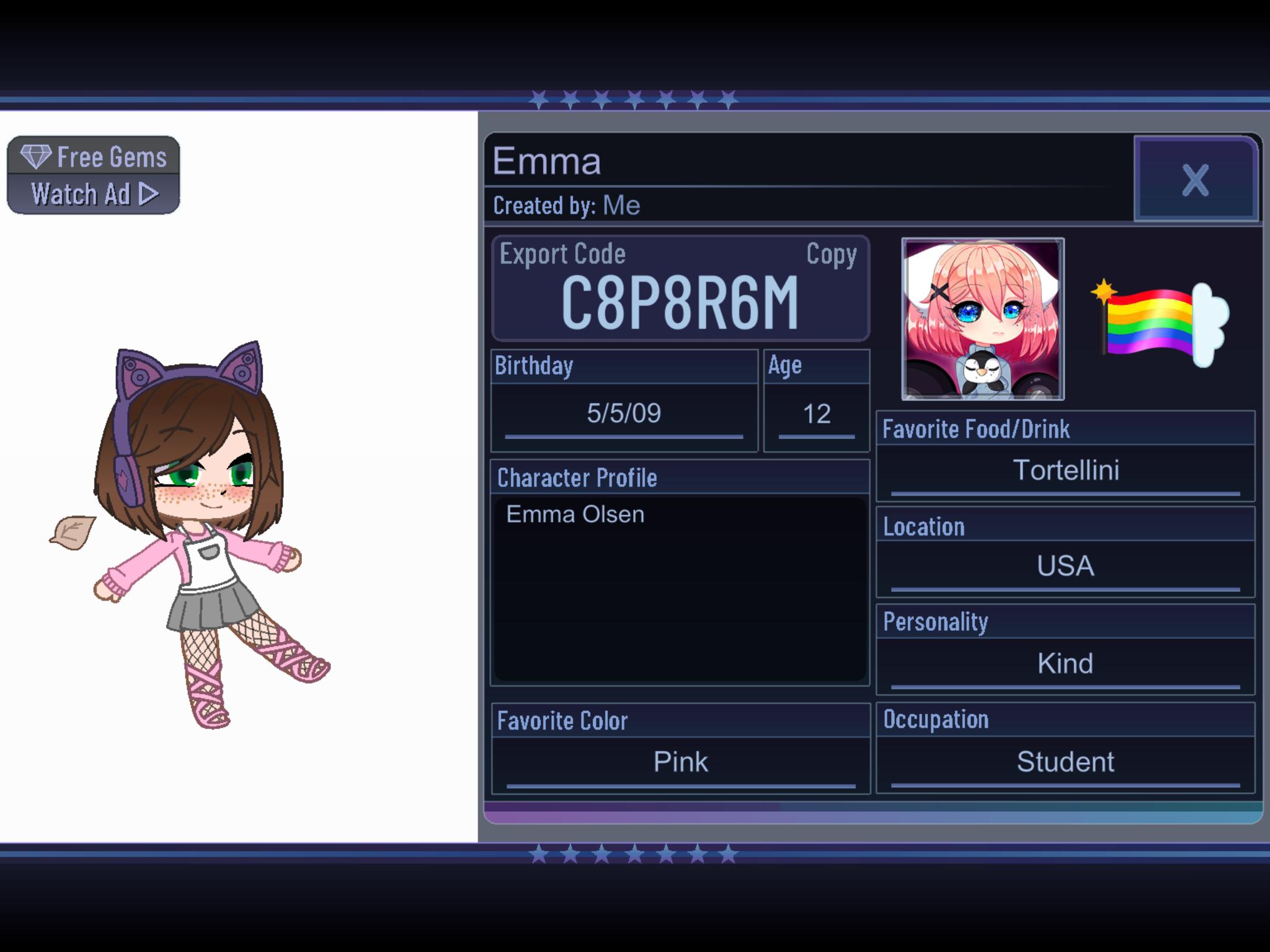The width and height of the screenshot is (1270, 952).
Task: Change the Favorite Color entry
Action: click(680, 762)
